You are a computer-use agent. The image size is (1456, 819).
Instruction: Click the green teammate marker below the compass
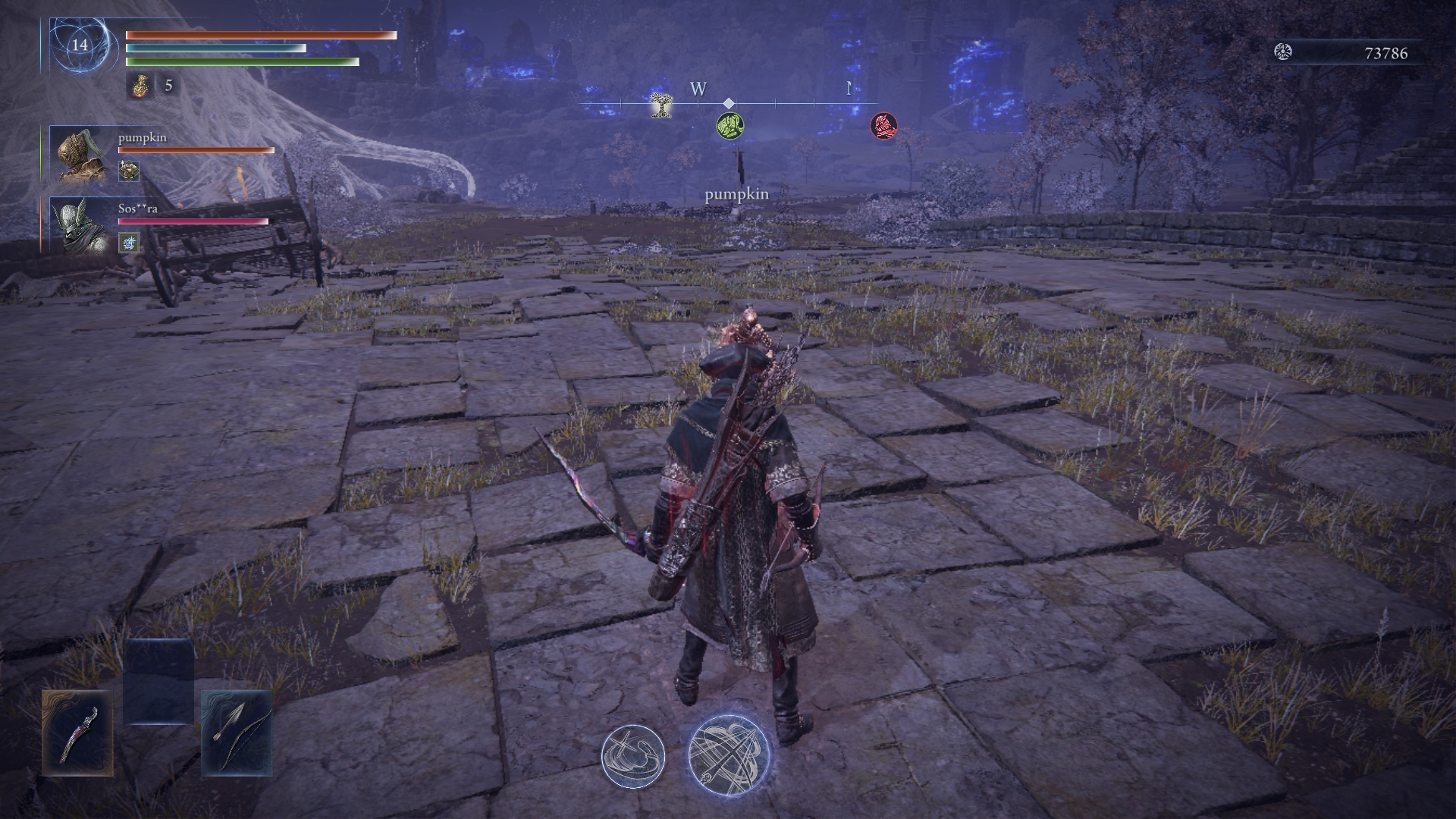click(730, 125)
